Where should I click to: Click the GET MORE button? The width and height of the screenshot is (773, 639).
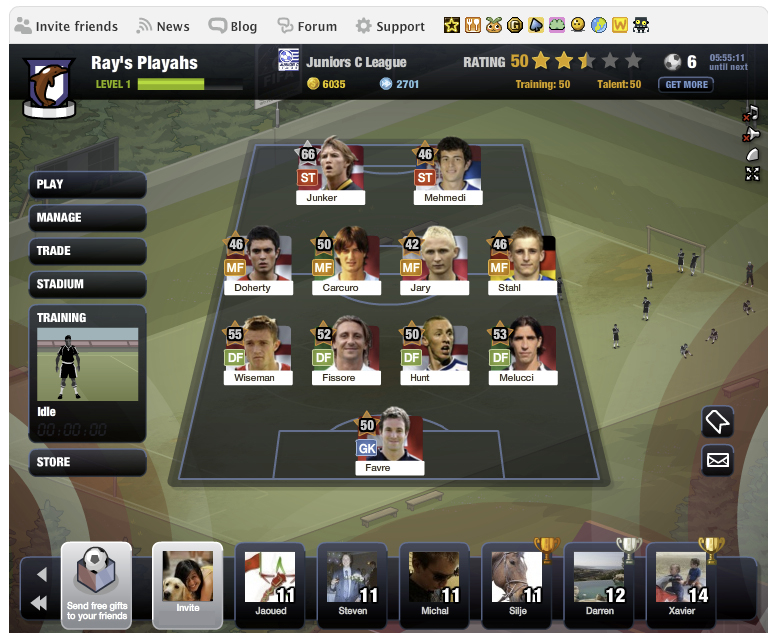[x=685, y=85]
